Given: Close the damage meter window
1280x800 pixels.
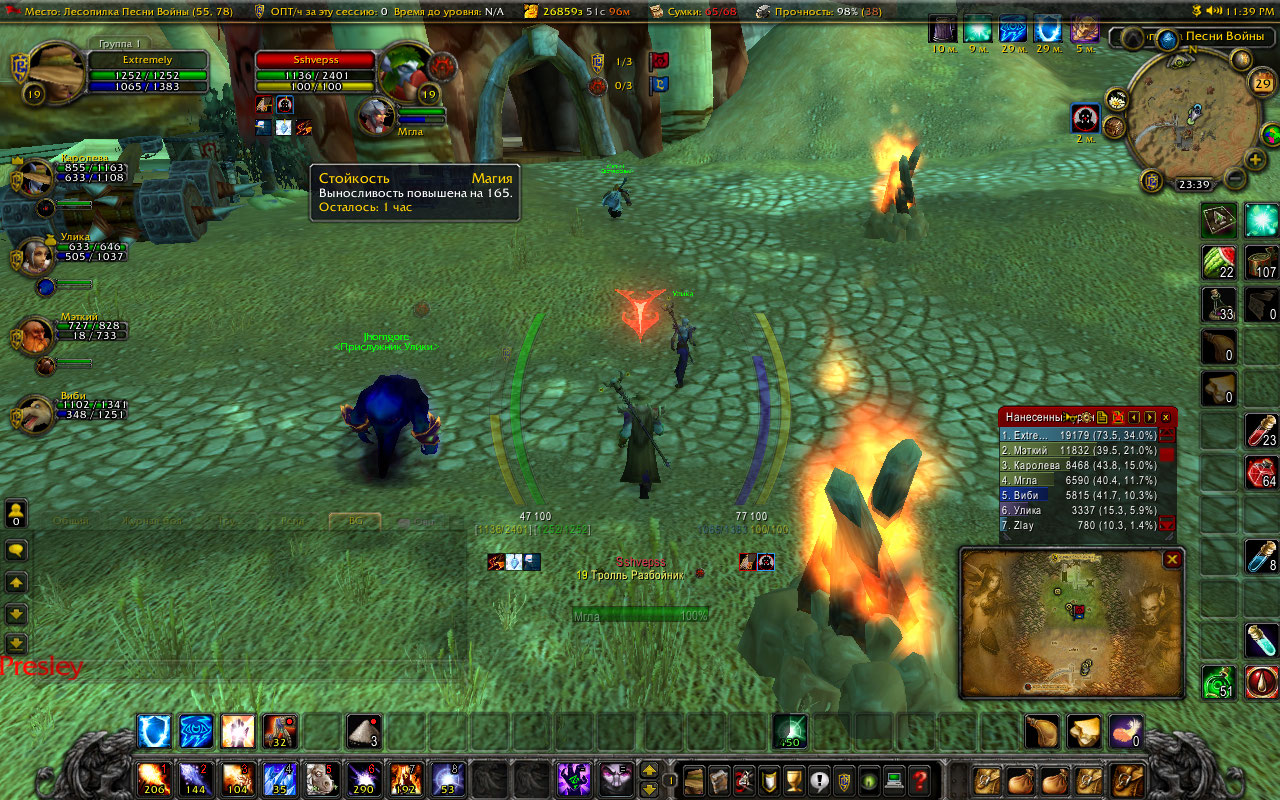Looking at the screenshot, I should [x=1165, y=417].
